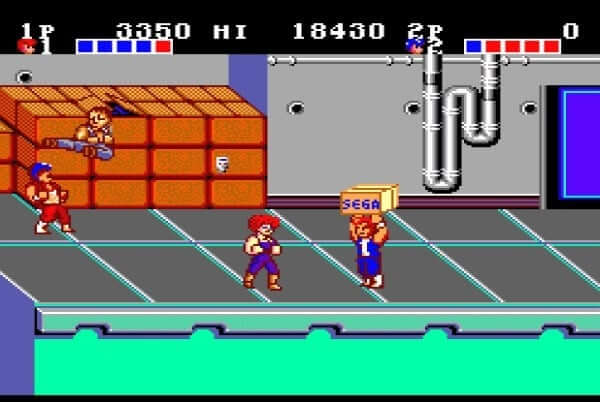Select the player 2 blue-haired head lives icon
The width and height of the screenshot is (600, 402).
click(414, 45)
